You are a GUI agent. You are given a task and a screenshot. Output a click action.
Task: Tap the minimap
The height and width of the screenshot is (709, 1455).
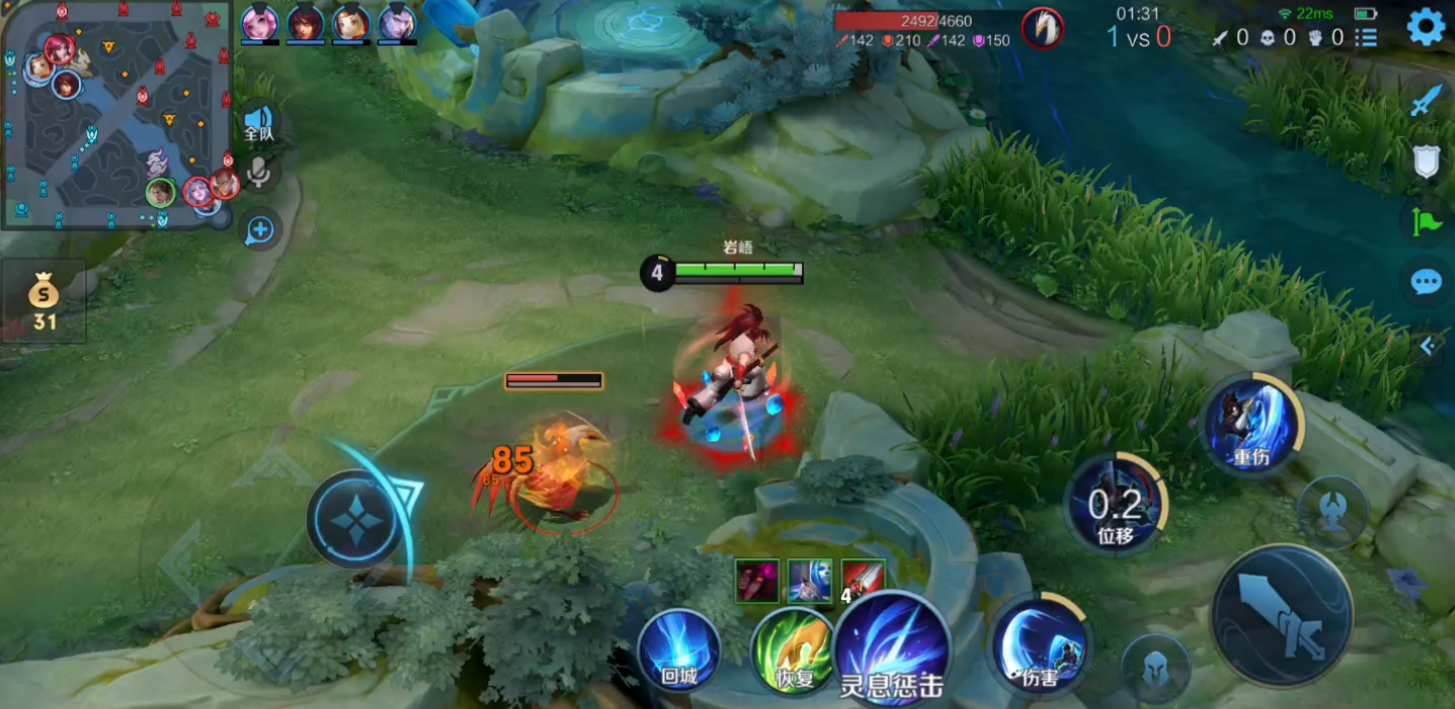(117, 114)
